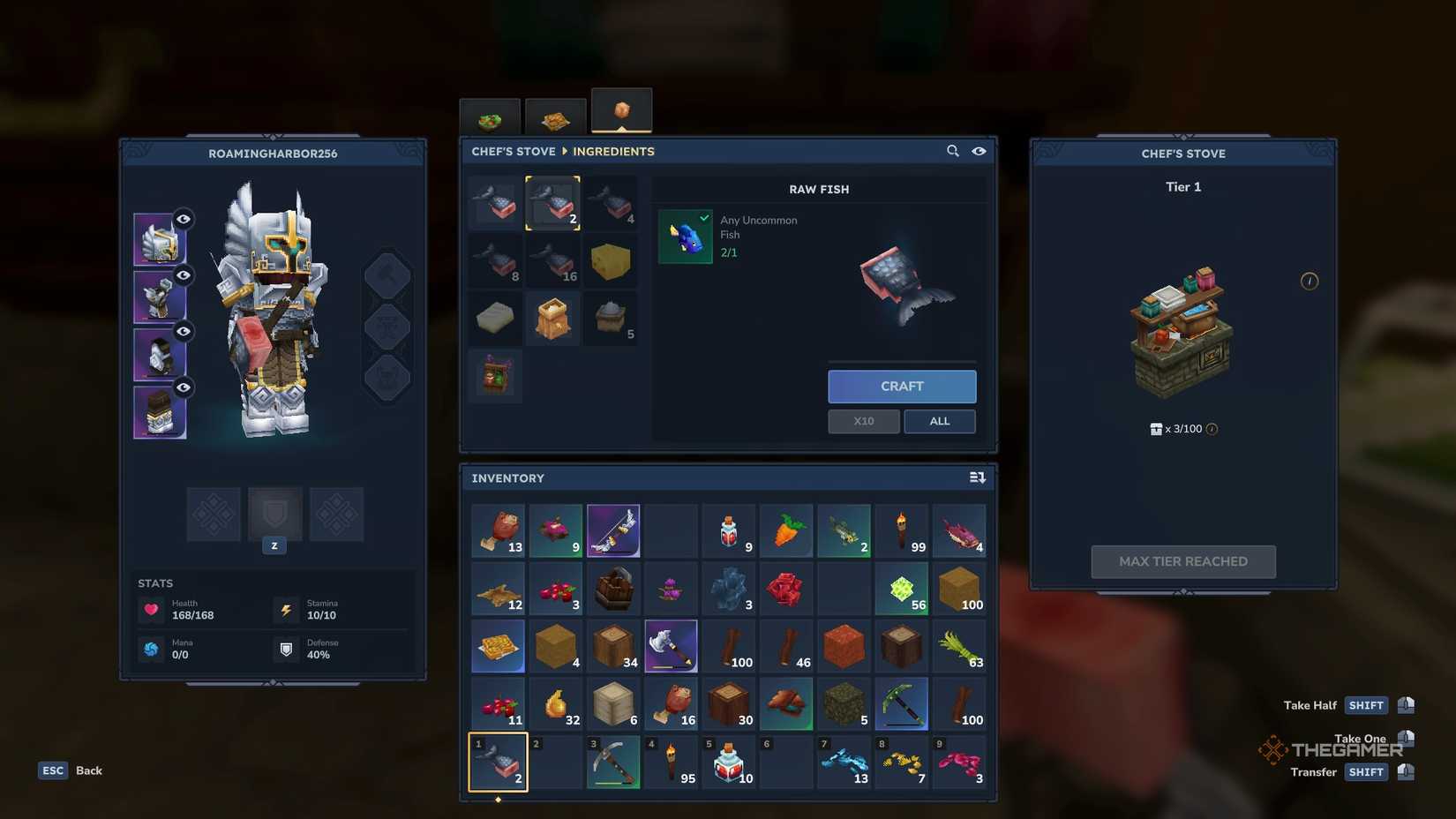The width and height of the screenshot is (1456, 819).
Task: Hide the equipped chest armor
Action: pyautogui.click(x=184, y=275)
